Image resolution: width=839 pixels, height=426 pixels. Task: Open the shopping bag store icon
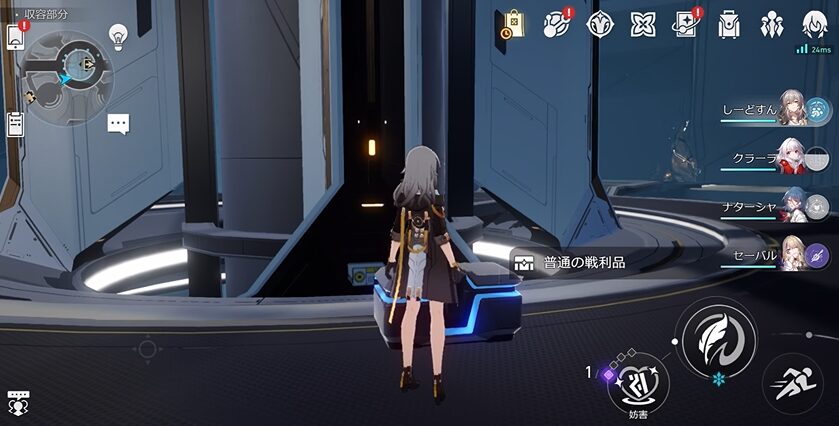[512, 25]
